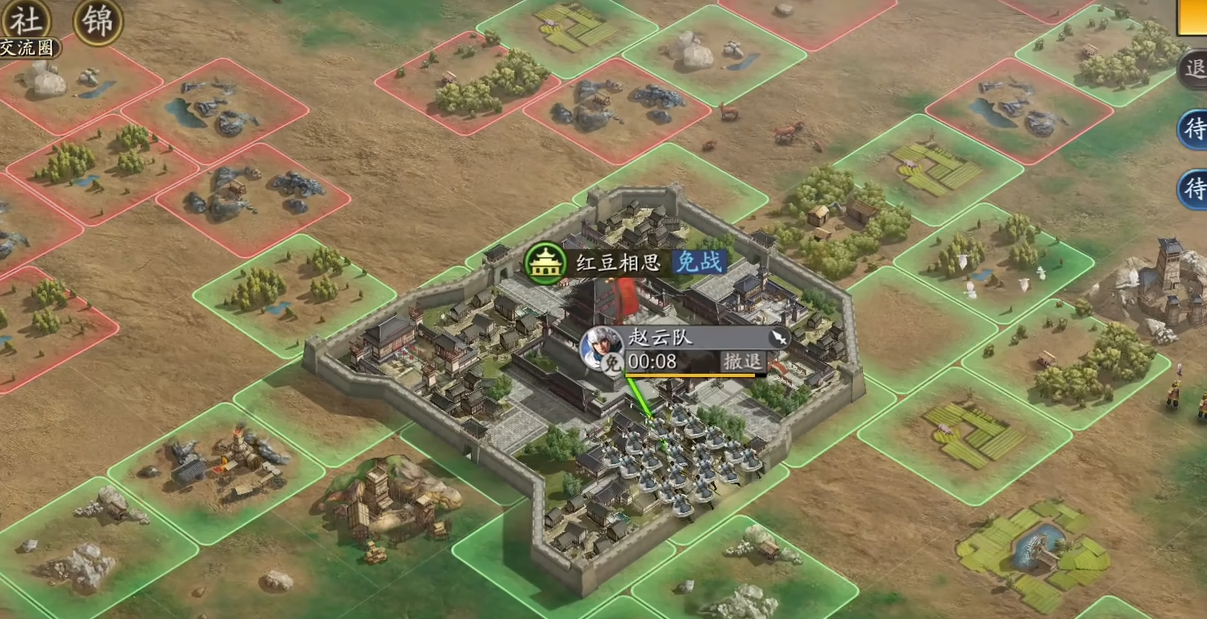Open the round 锦 icon button

[97, 20]
